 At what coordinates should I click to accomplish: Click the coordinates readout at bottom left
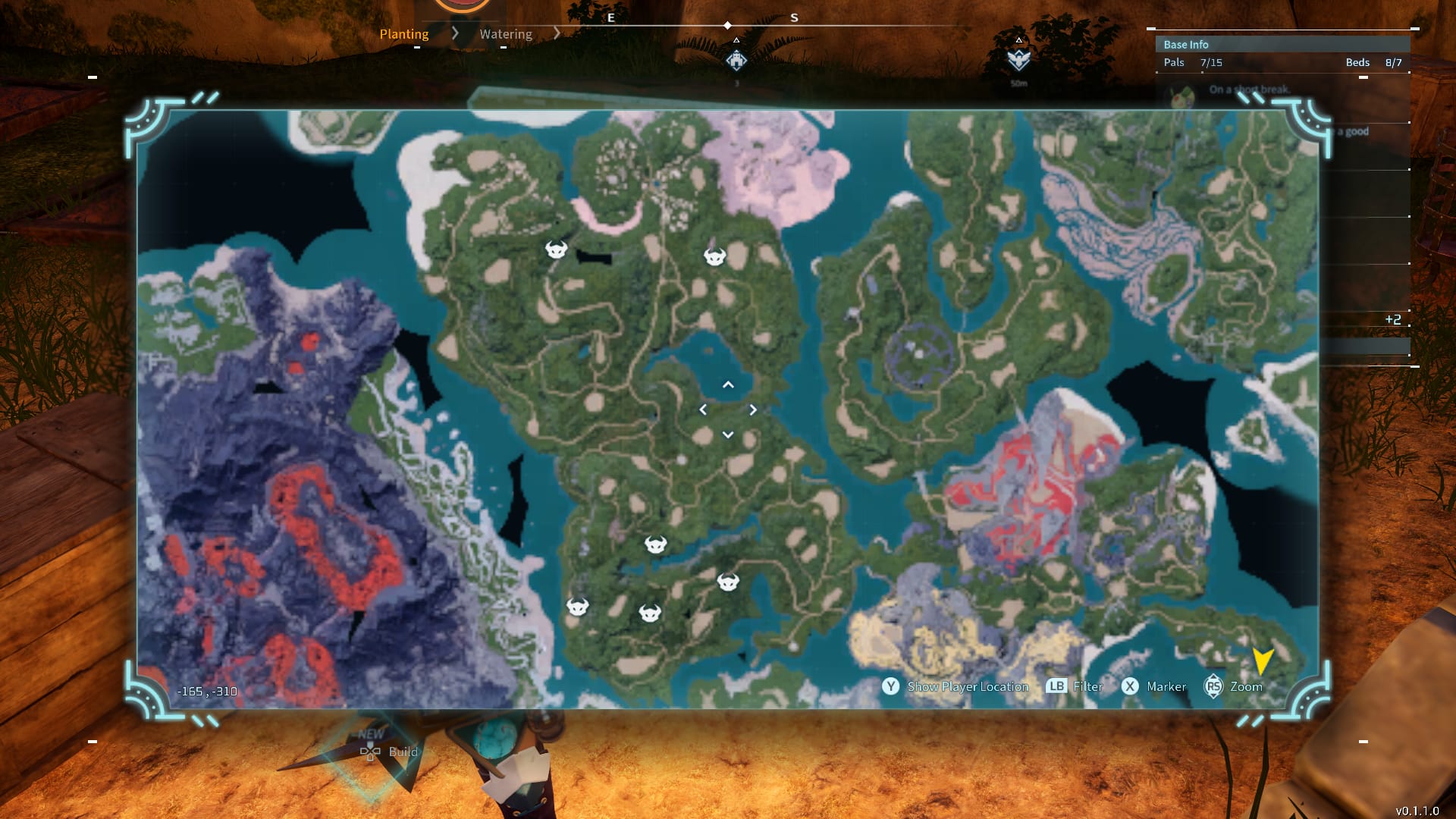[x=206, y=691]
